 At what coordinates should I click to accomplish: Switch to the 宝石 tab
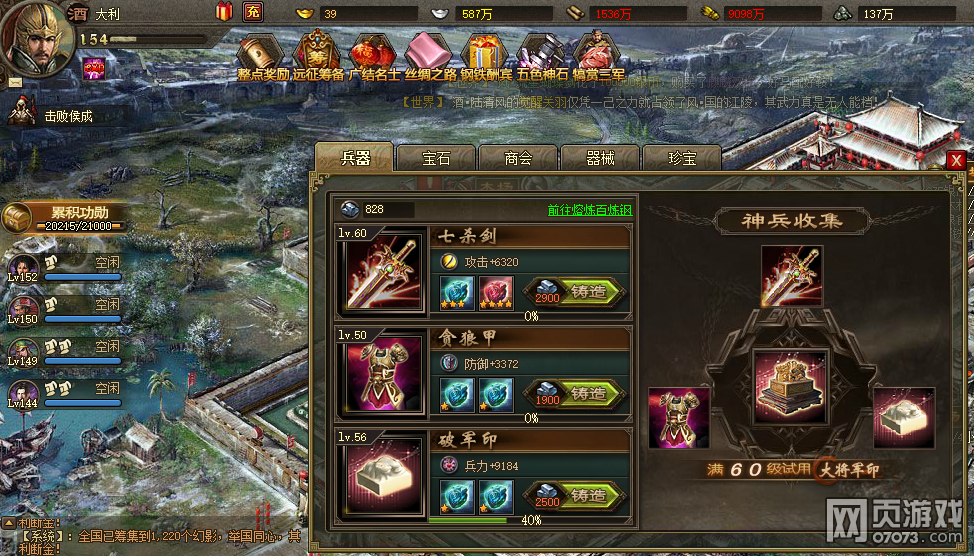436,158
